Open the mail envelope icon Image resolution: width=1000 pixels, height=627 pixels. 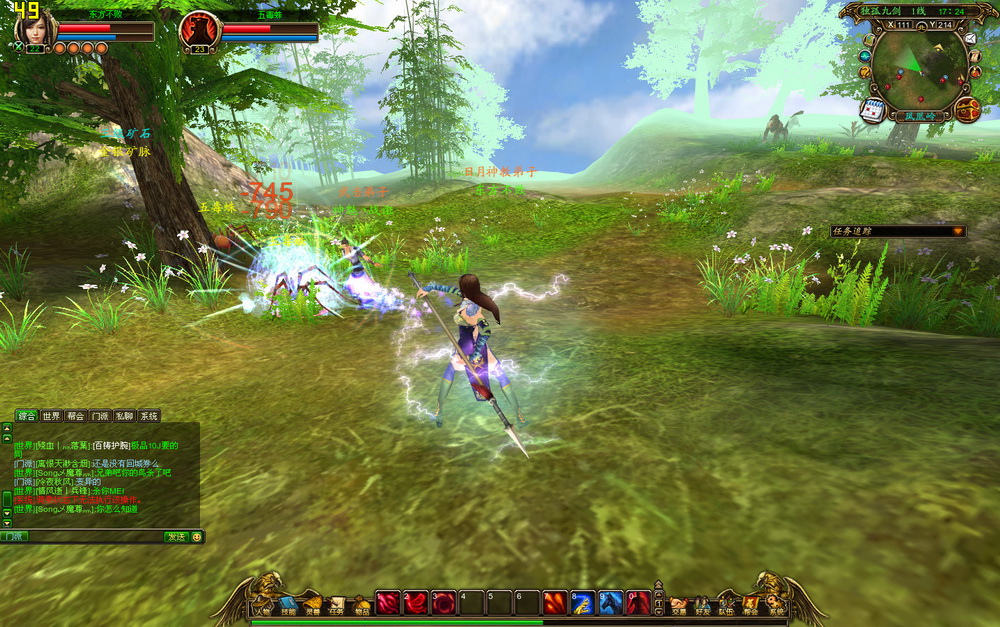[970, 38]
